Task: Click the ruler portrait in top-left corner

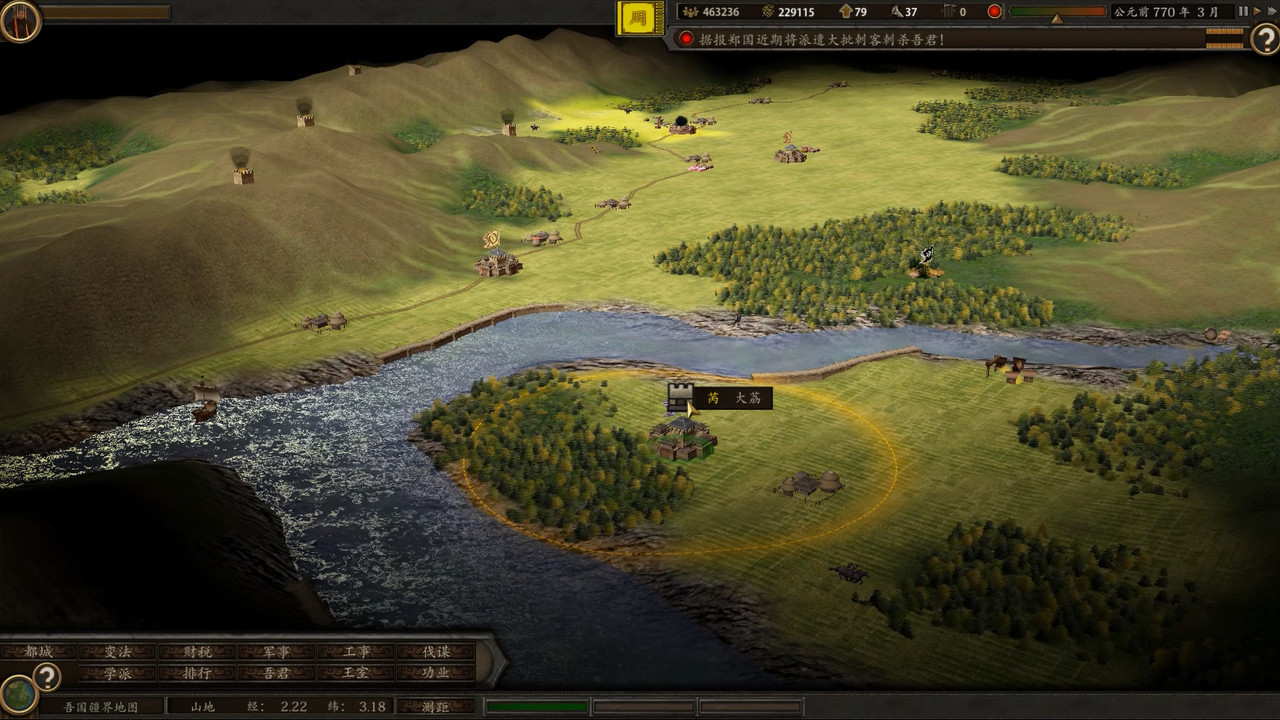Action: tap(20, 20)
